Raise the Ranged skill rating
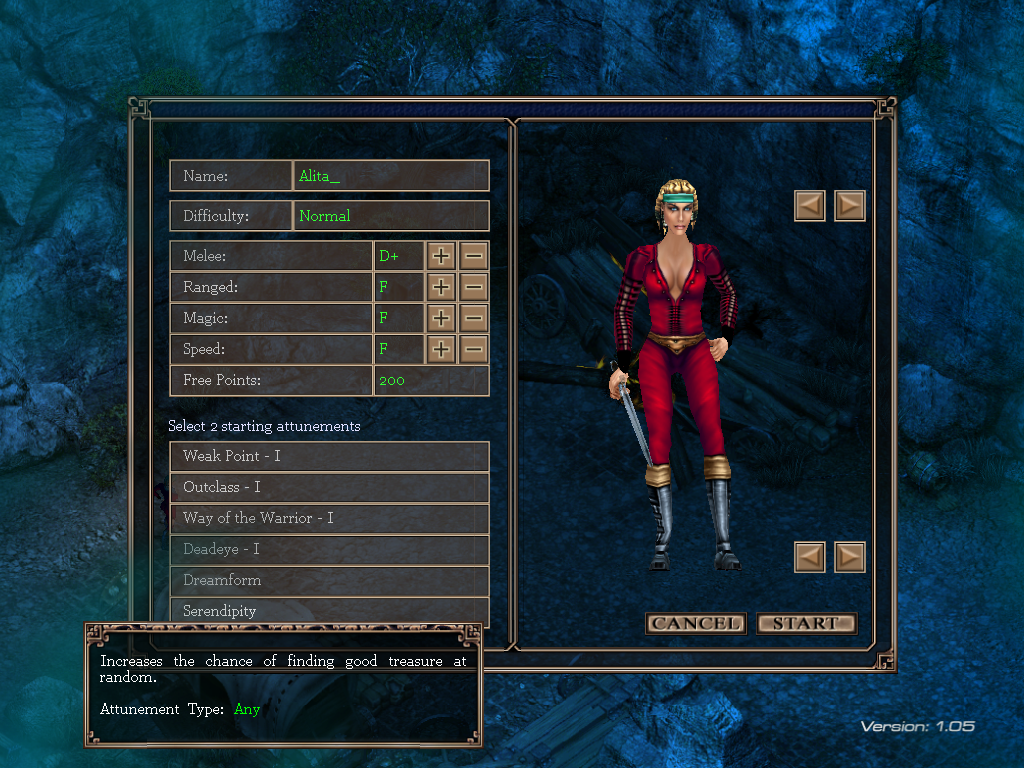1024x768 pixels. (x=441, y=287)
